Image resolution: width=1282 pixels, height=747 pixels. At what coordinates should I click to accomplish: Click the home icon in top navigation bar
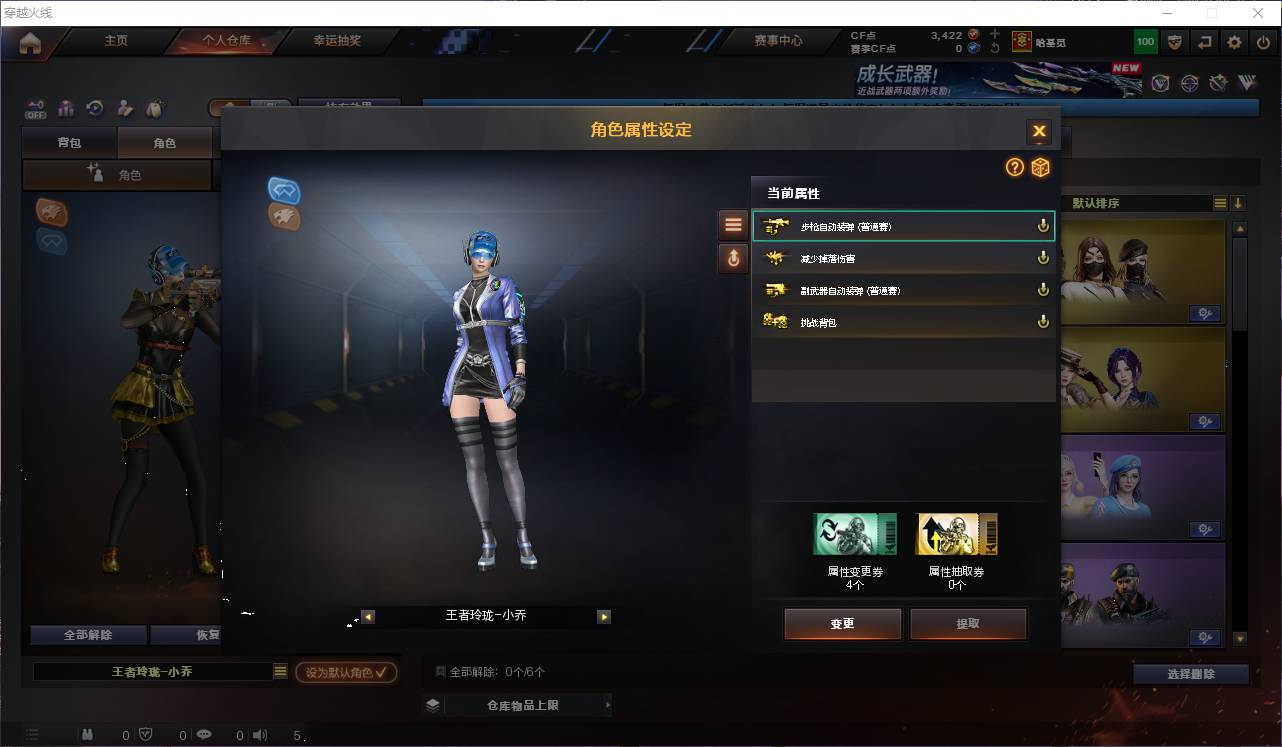point(32,41)
